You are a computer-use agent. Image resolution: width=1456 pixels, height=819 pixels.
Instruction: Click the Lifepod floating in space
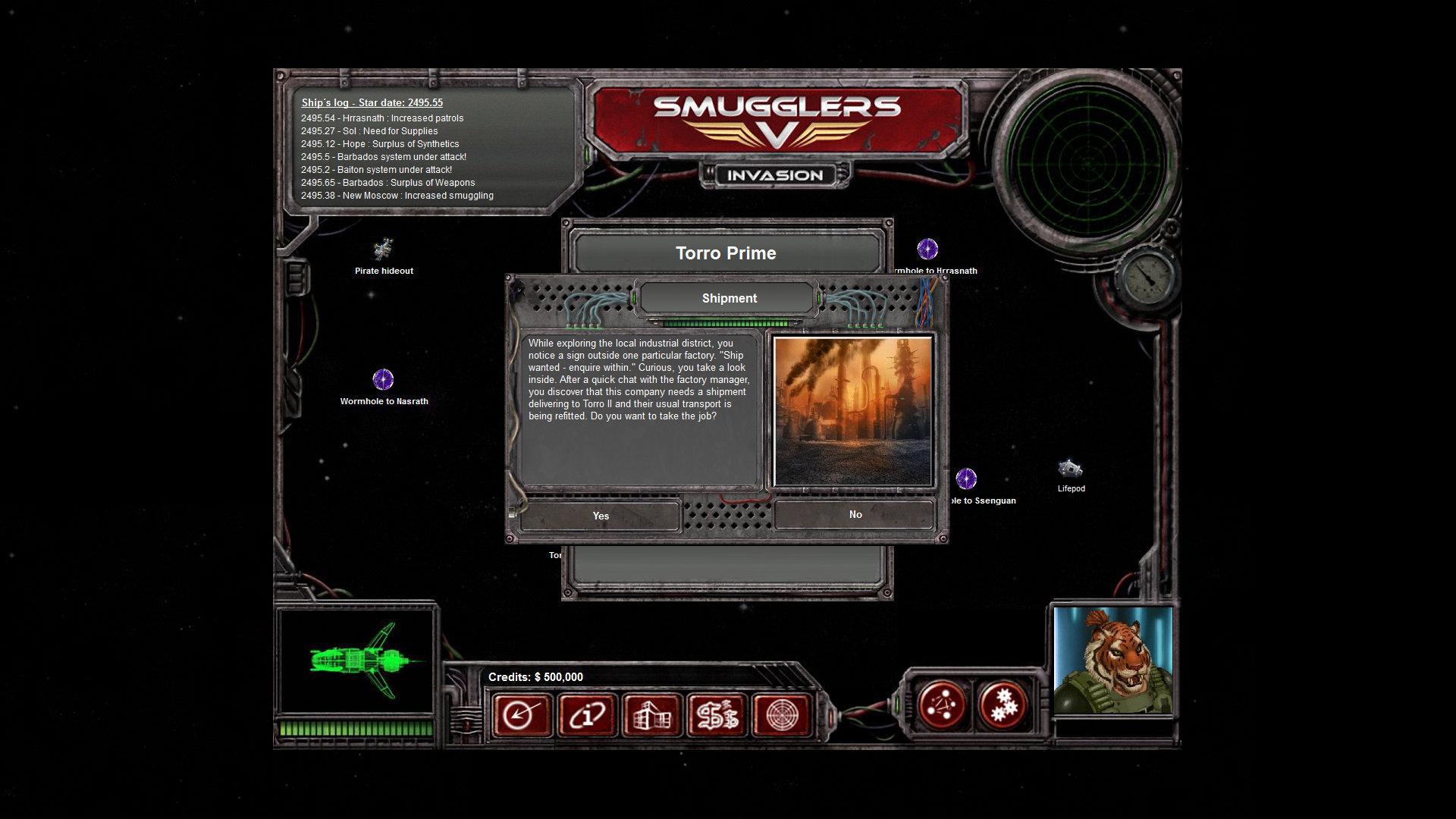coord(1069,468)
